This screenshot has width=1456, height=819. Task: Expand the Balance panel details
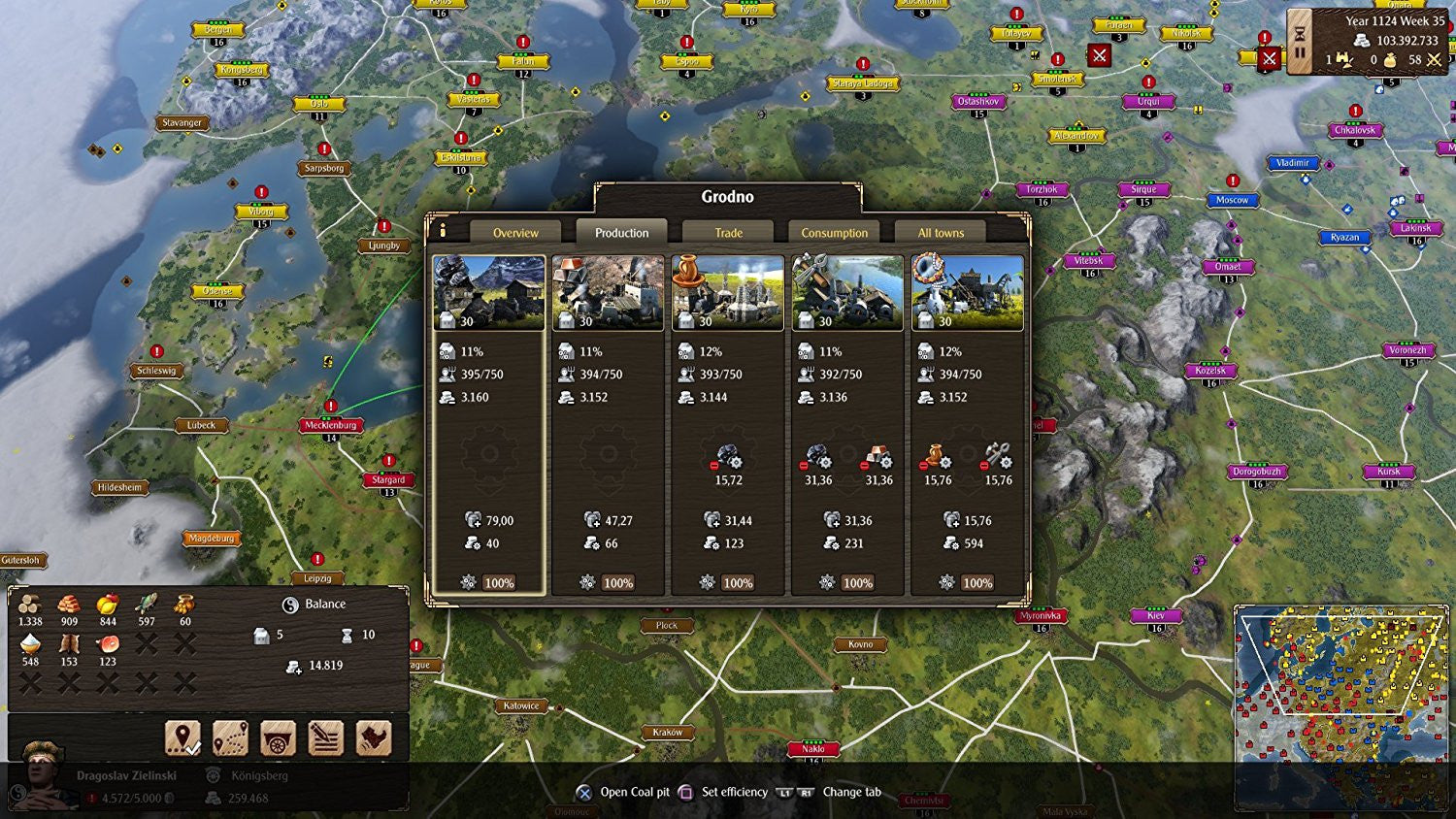tap(320, 604)
